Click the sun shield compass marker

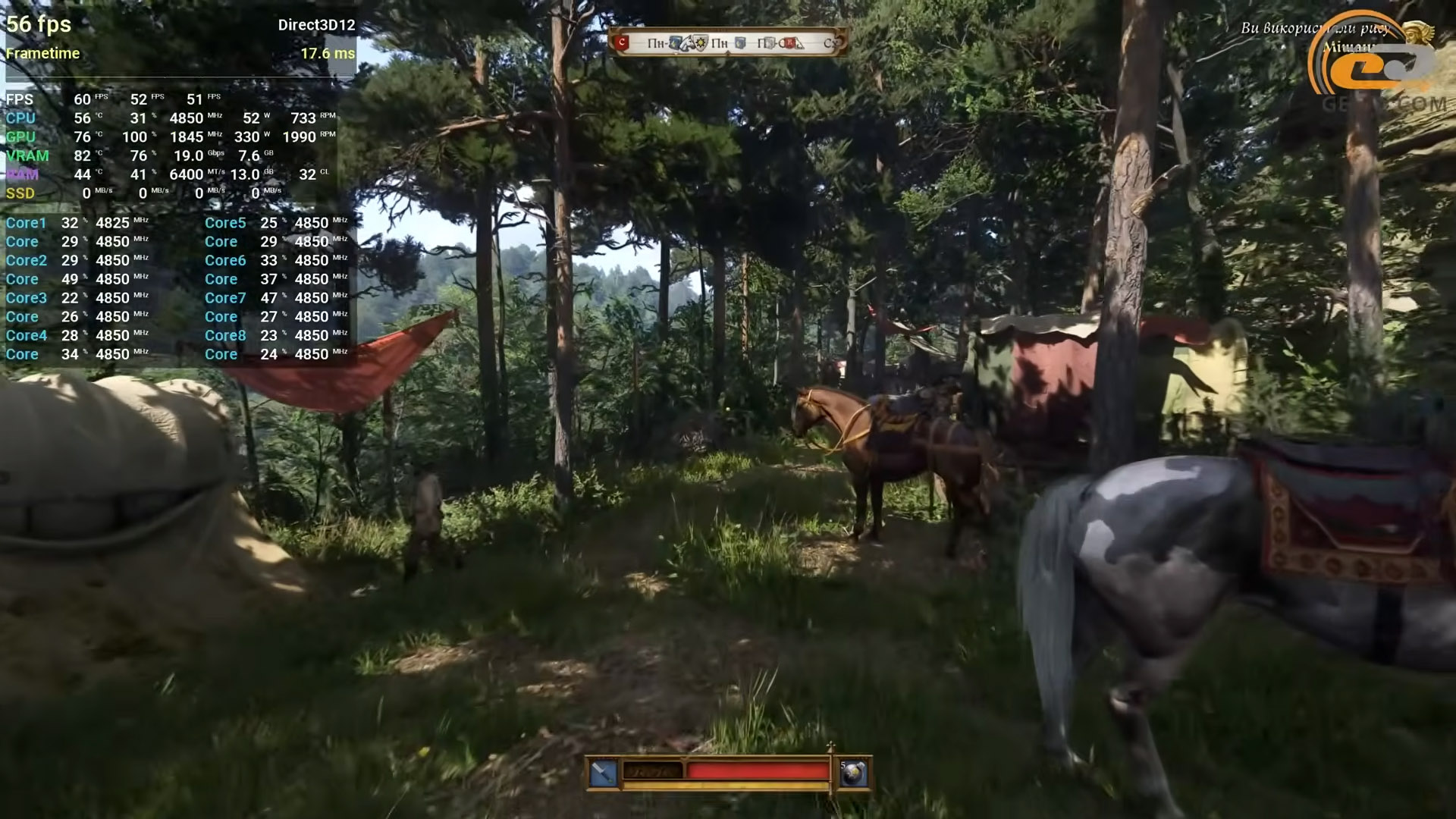coord(701,43)
